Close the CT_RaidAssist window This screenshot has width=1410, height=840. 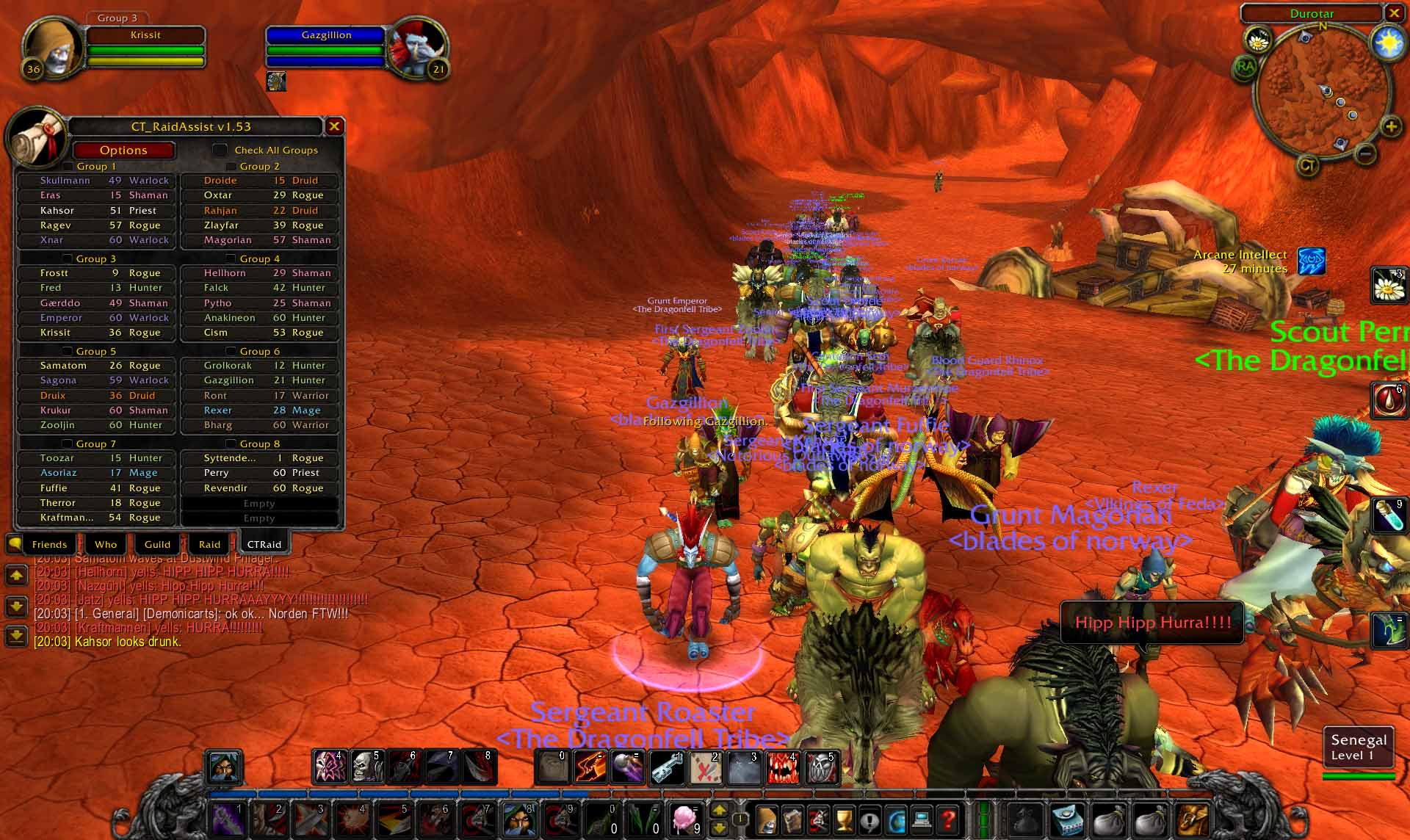click(334, 126)
